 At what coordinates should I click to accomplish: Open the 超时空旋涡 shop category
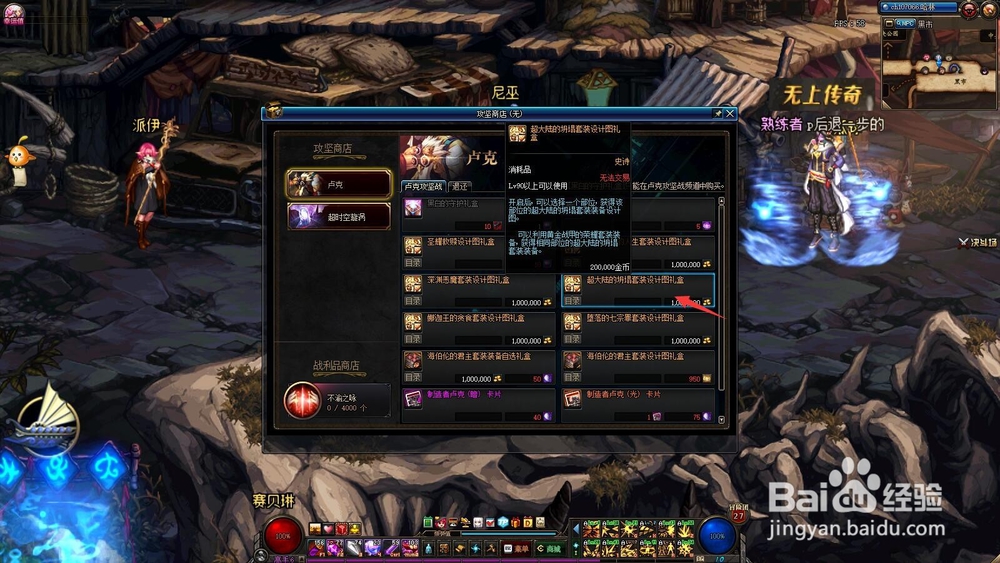(x=338, y=217)
